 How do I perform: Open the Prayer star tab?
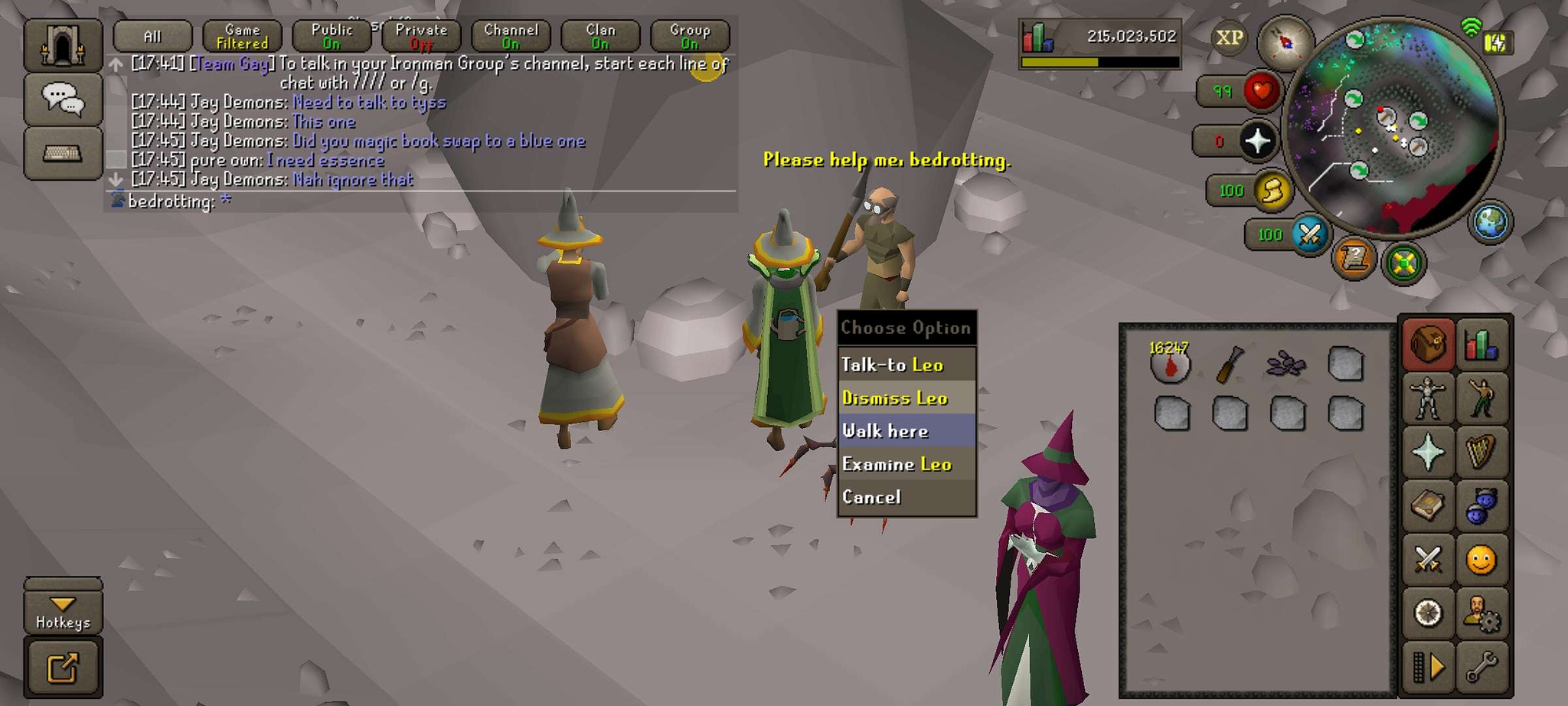click(x=1428, y=452)
